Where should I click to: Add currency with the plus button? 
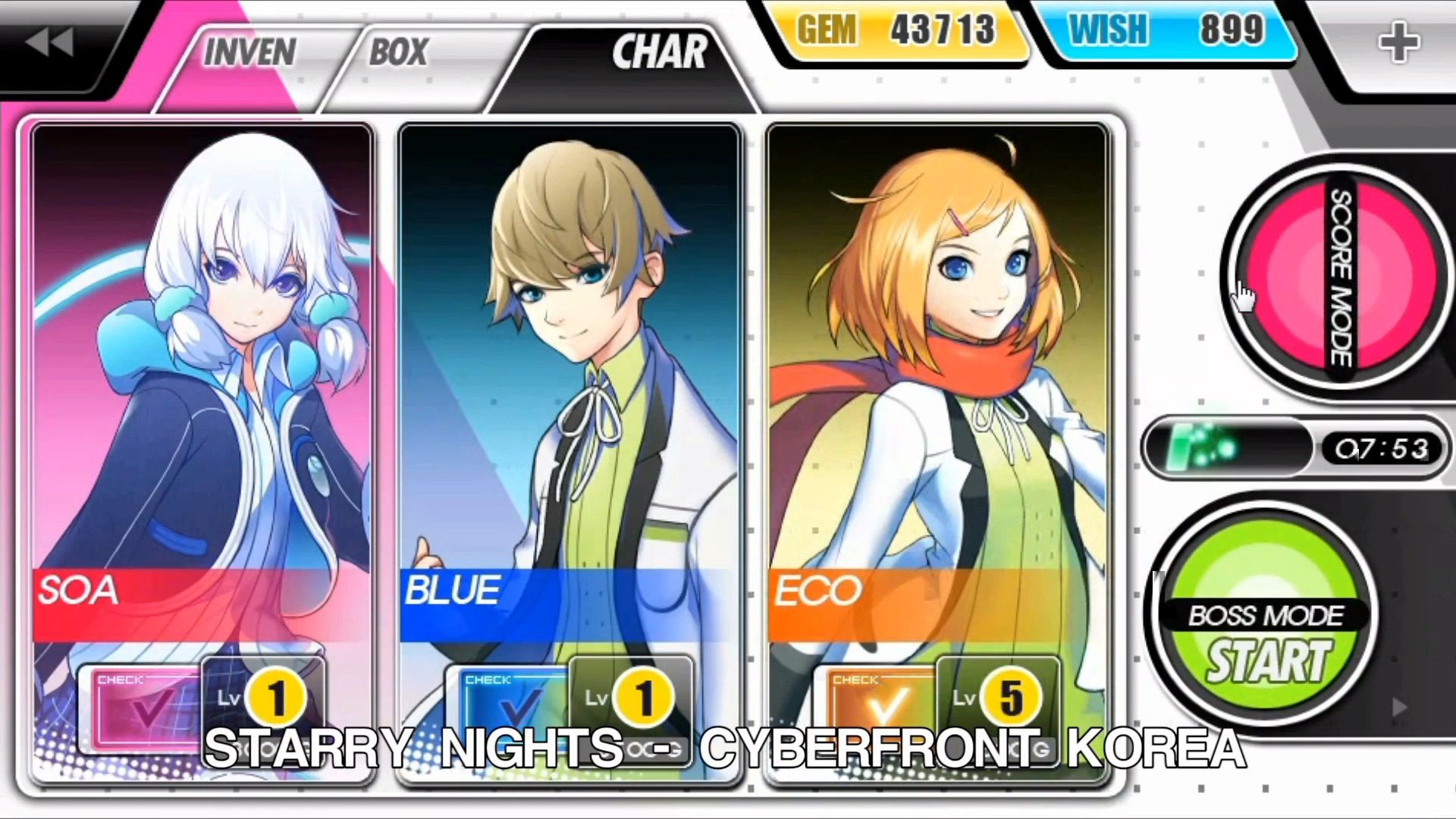pos(1398,42)
